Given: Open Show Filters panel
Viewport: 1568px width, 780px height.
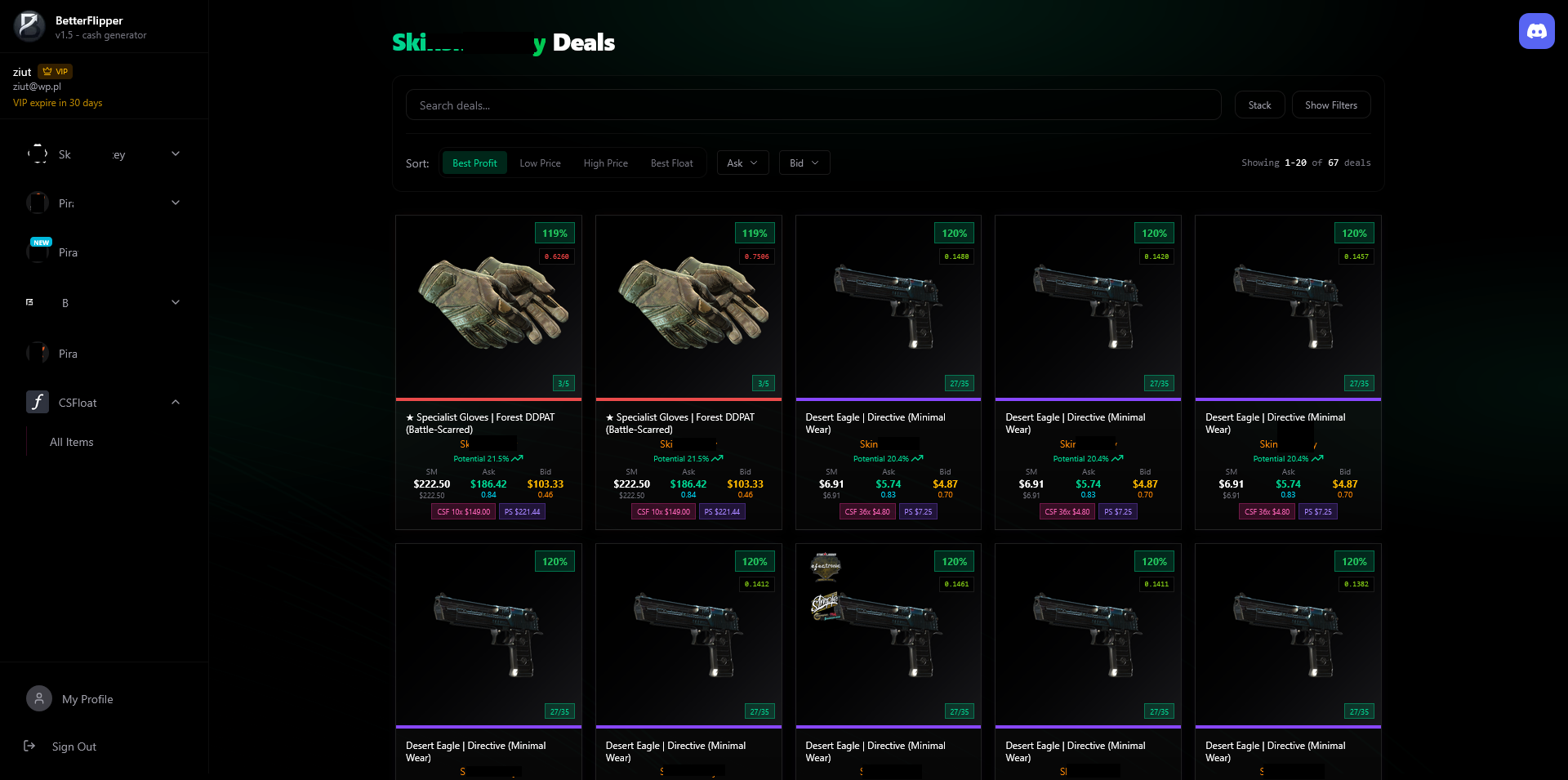Looking at the screenshot, I should pos(1330,105).
